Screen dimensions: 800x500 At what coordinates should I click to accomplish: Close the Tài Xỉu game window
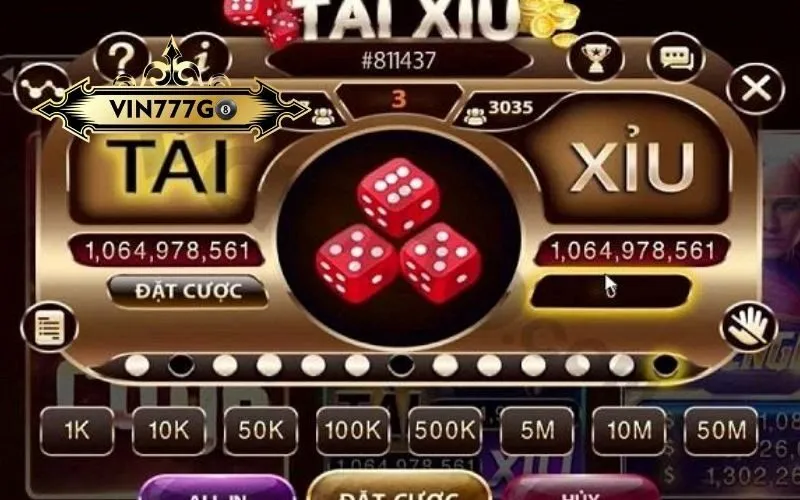click(757, 90)
